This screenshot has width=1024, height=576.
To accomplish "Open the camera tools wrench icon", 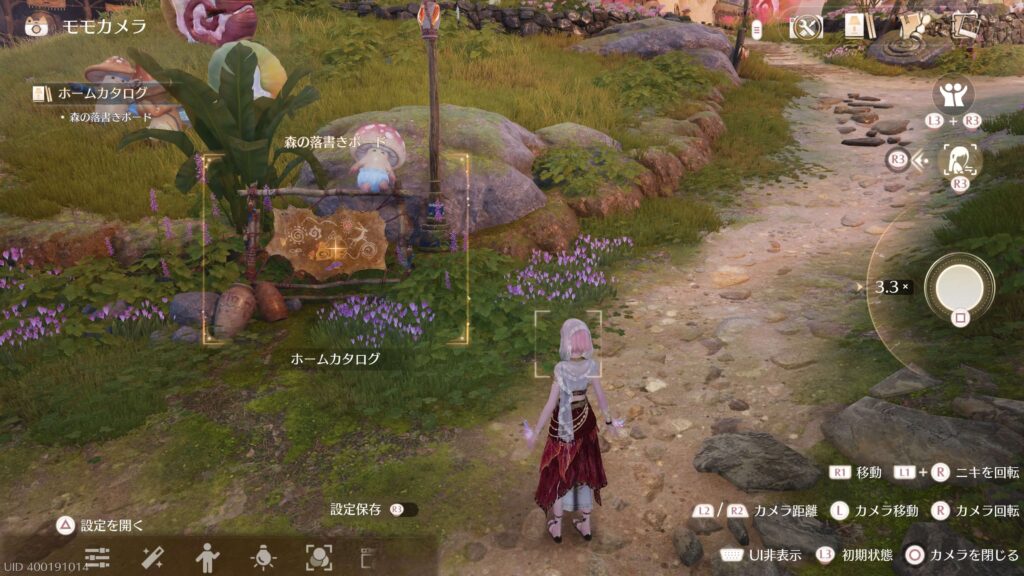I will (805, 28).
